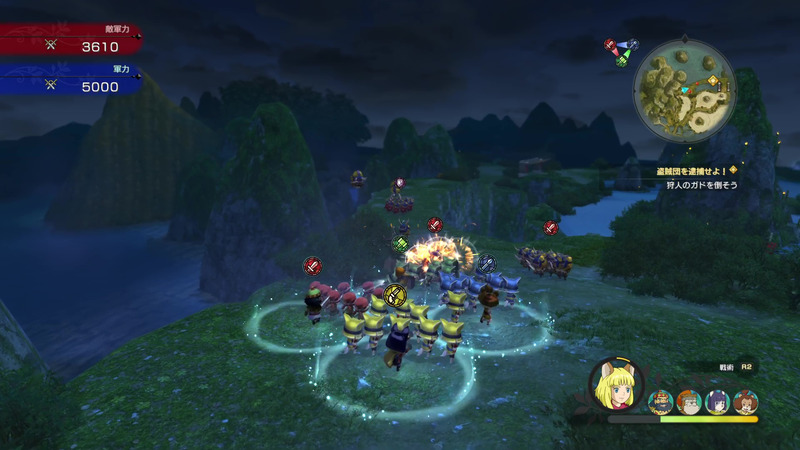The width and height of the screenshot is (800, 450).
Task: Select the yellow diamond objective marker on minimap
Action: pos(713,81)
